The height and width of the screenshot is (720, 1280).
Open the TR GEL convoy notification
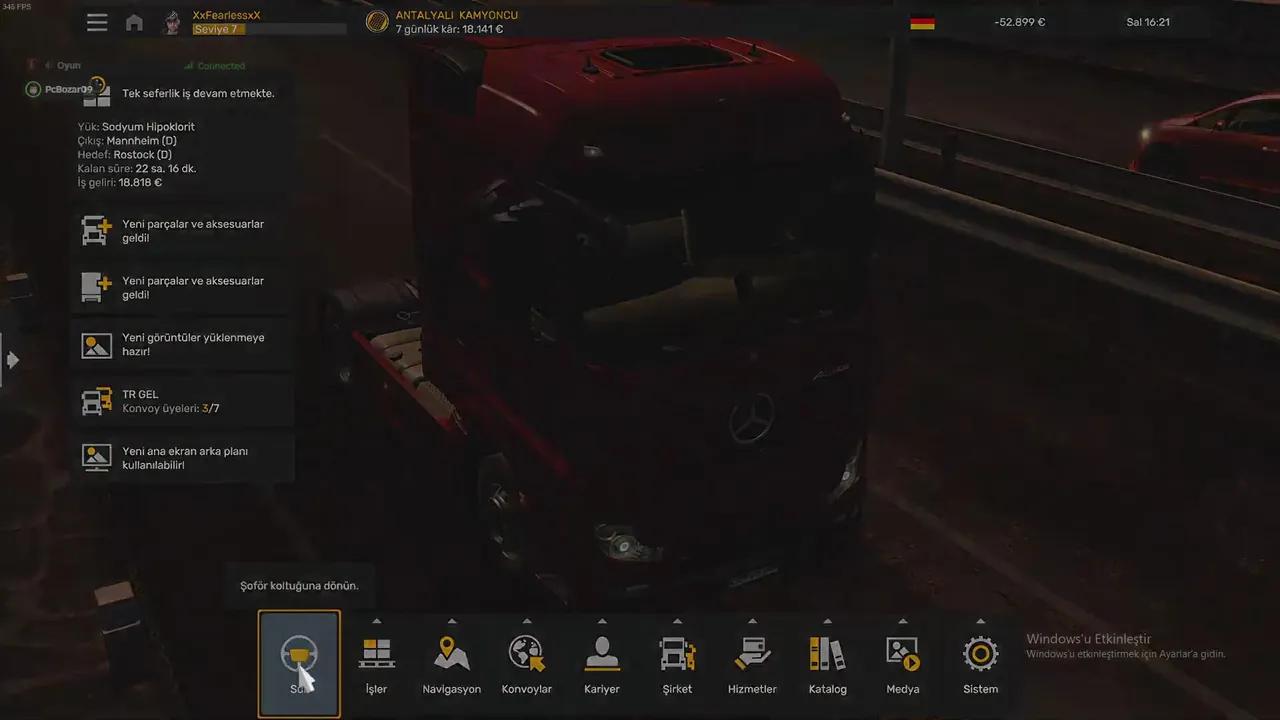(x=180, y=401)
